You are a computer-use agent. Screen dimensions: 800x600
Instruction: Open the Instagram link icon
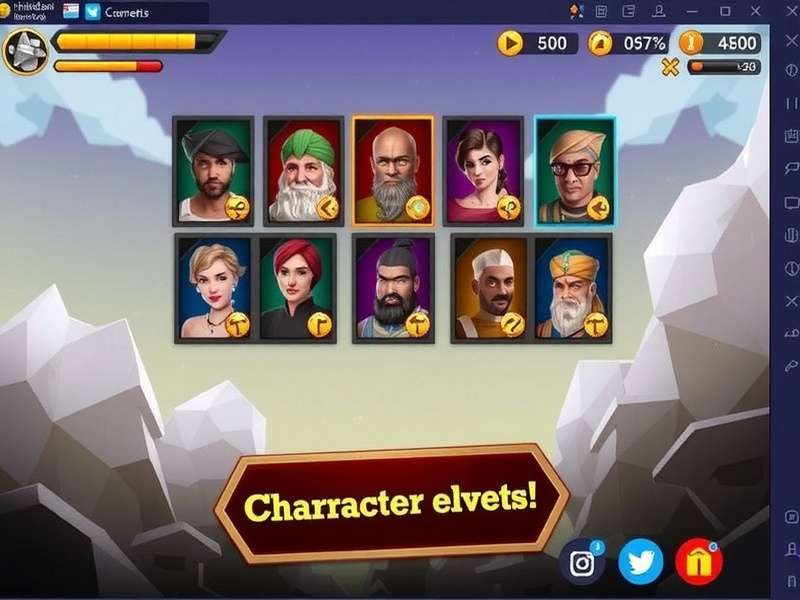pos(582,562)
